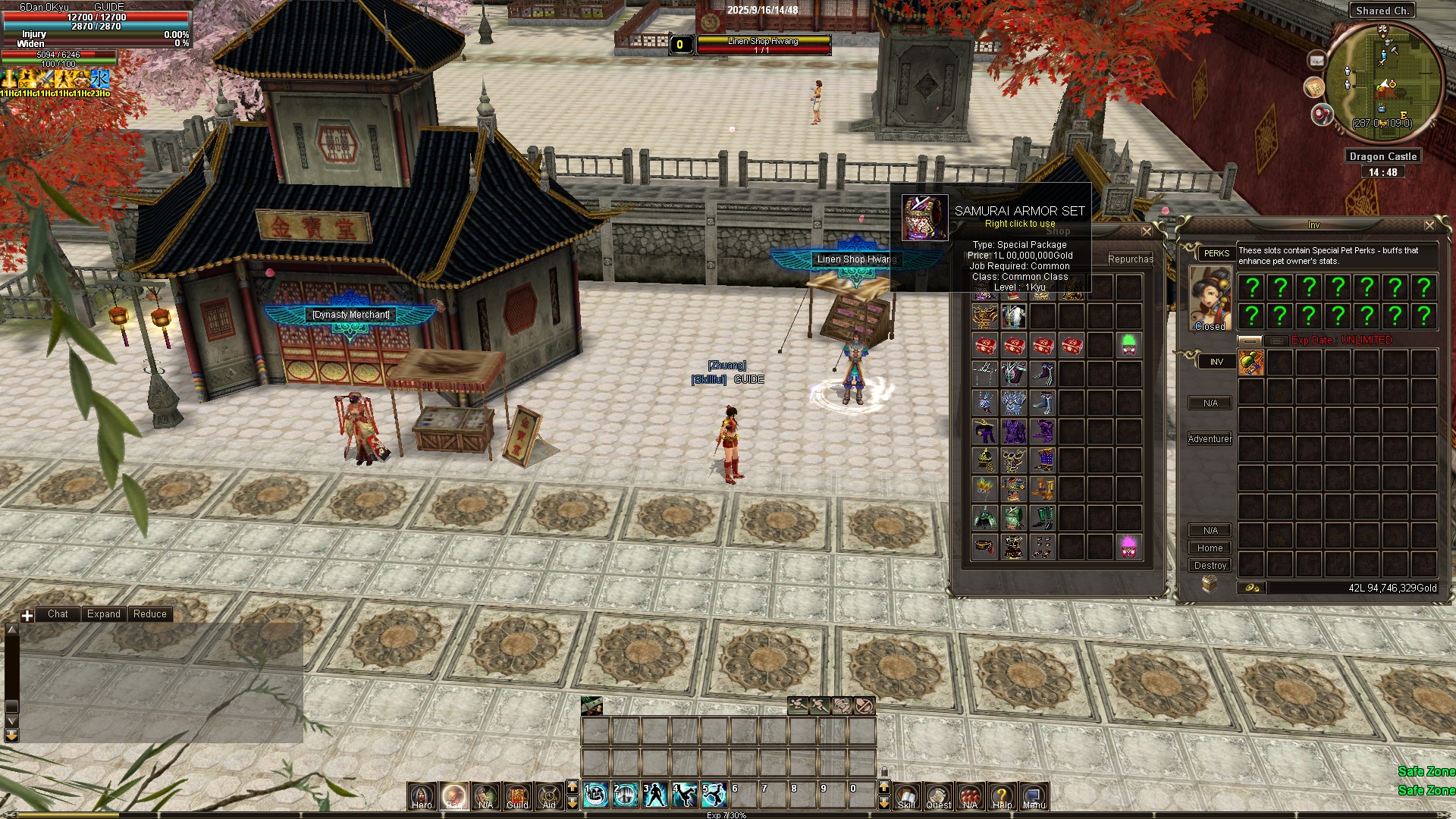1456x819 pixels.
Task: Activate the skill in hotbar slot 1
Action: [596, 795]
